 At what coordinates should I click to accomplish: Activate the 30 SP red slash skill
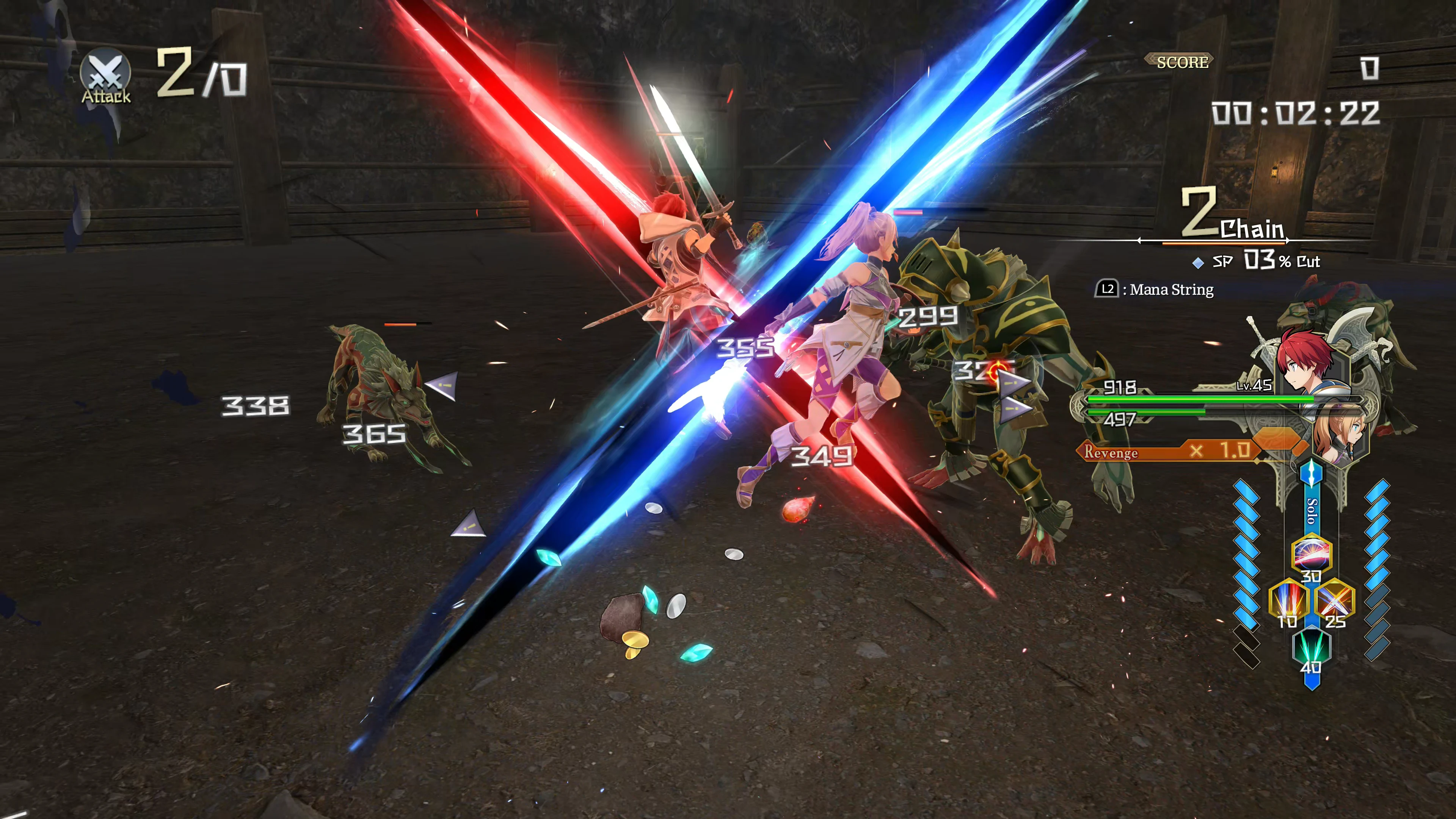tap(1311, 553)
